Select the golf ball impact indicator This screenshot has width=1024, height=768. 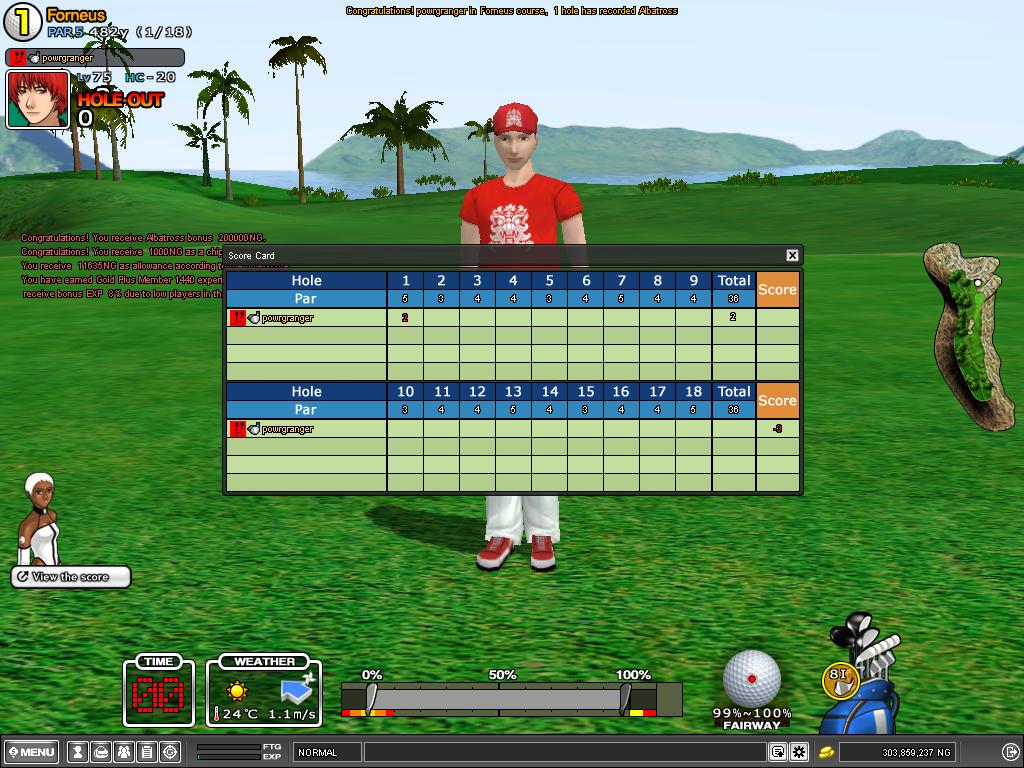pos(752,678)
